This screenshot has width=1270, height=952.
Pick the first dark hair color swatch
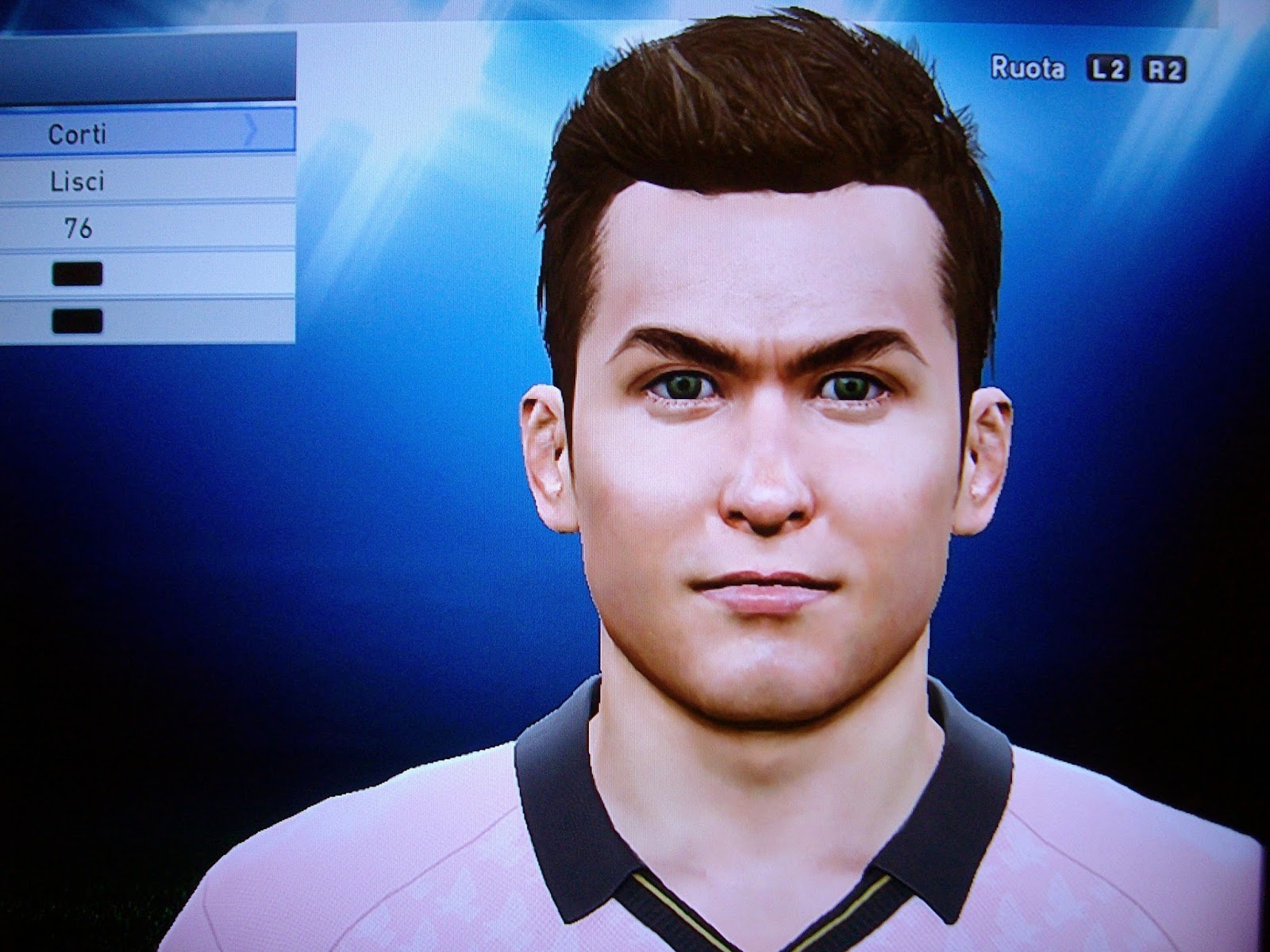[x=75, y=274]
